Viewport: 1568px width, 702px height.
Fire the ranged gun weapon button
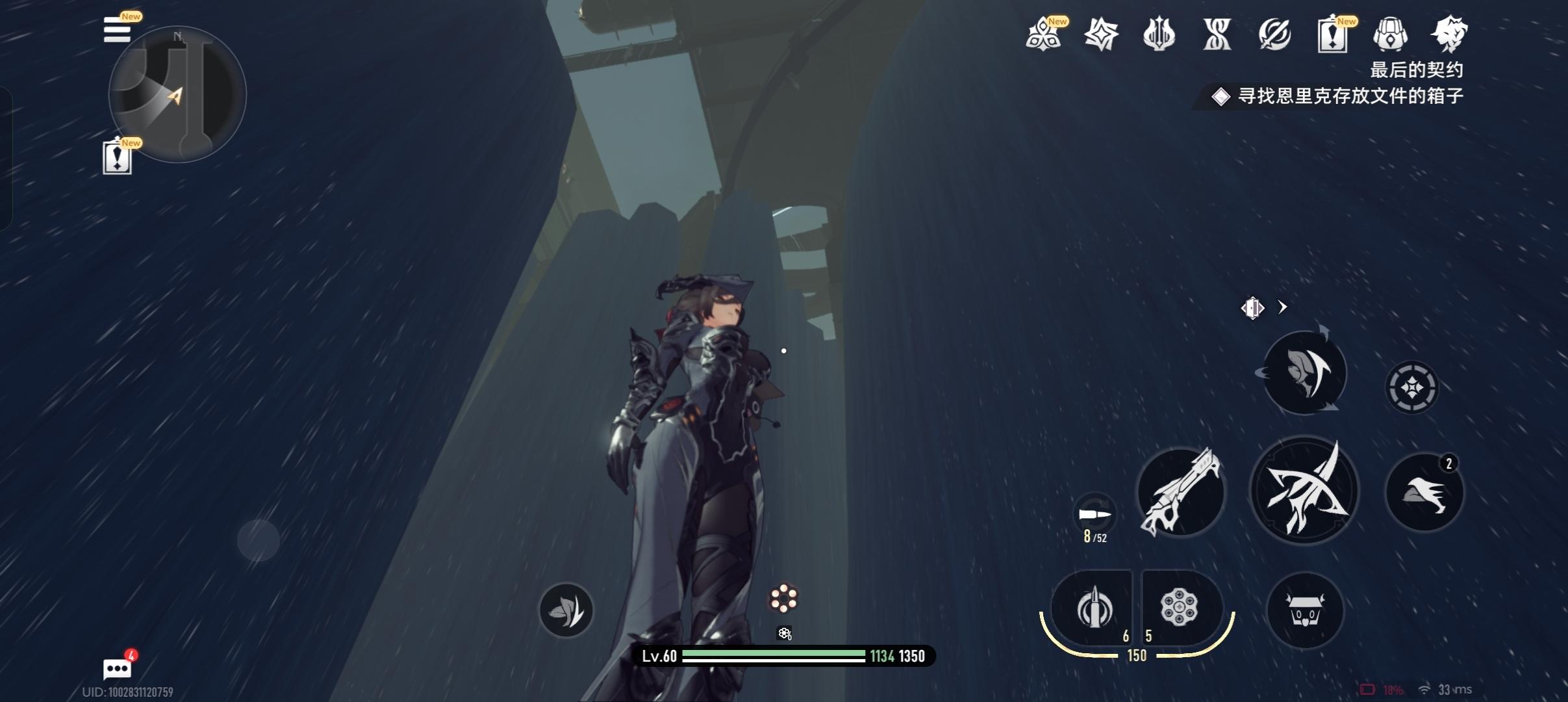(1181, 492)
